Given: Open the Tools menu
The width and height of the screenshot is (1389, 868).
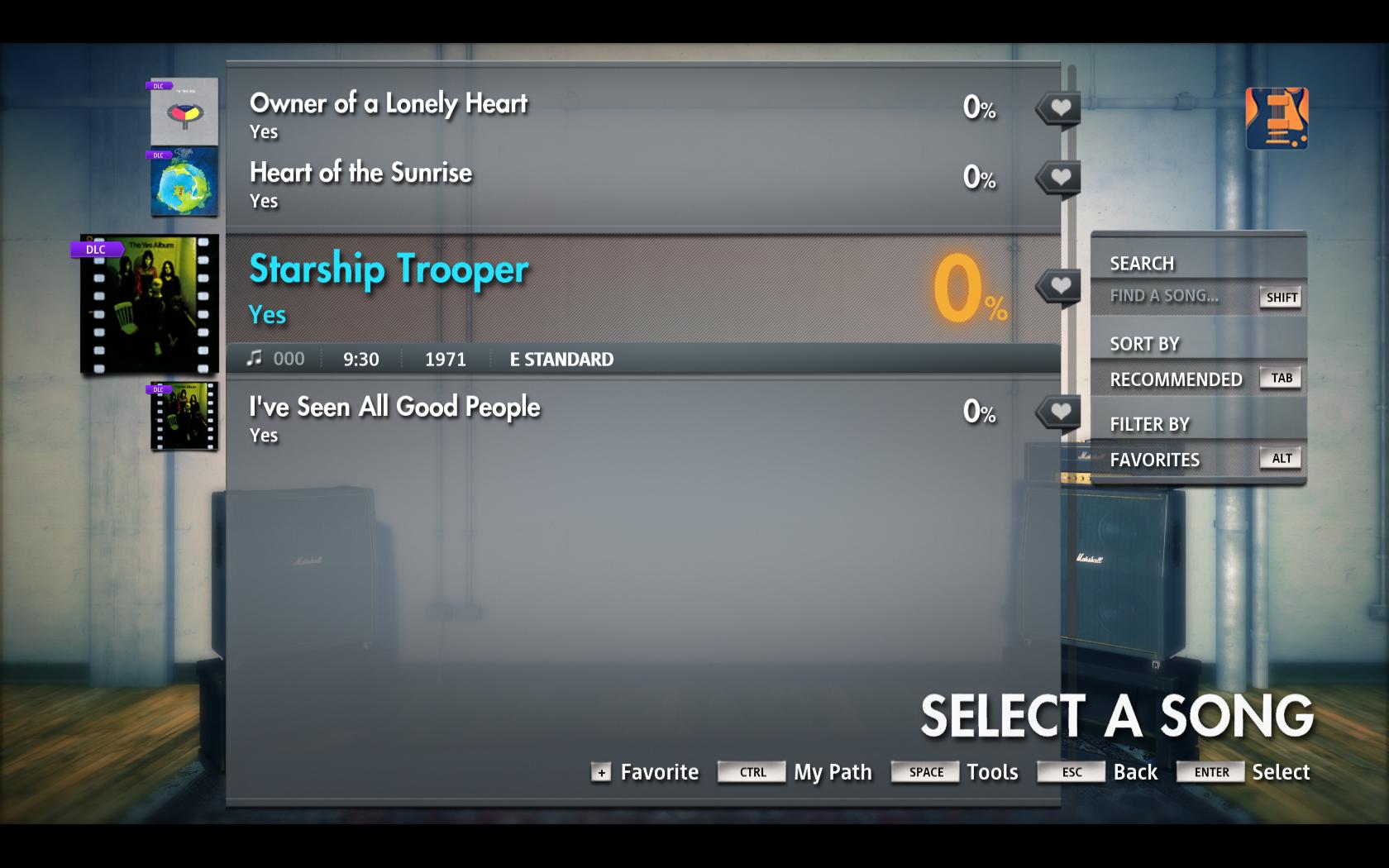Looking at the screenshot, I should [x=992, y=772].
